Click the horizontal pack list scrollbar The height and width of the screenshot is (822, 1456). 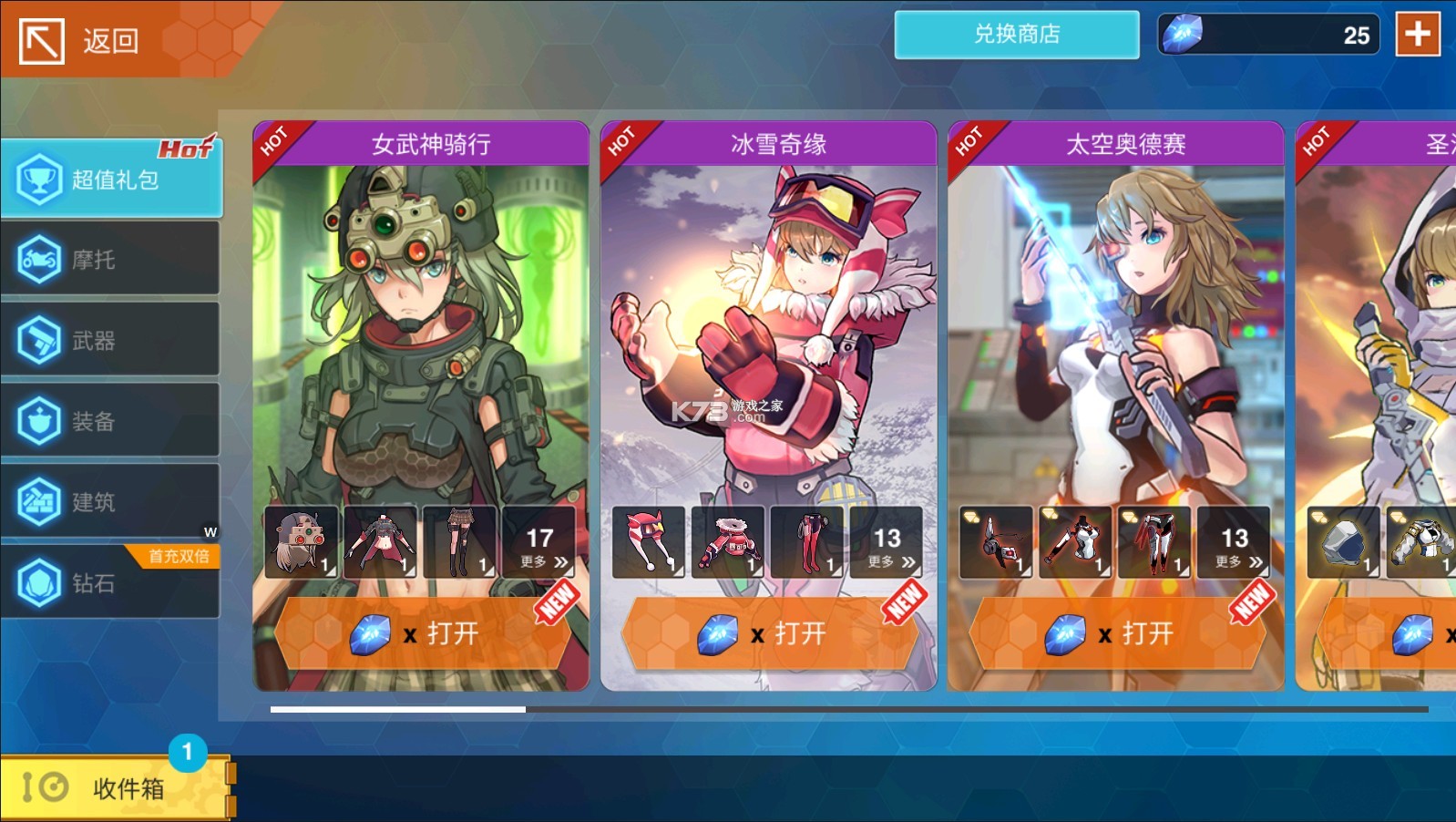[847, 709]
